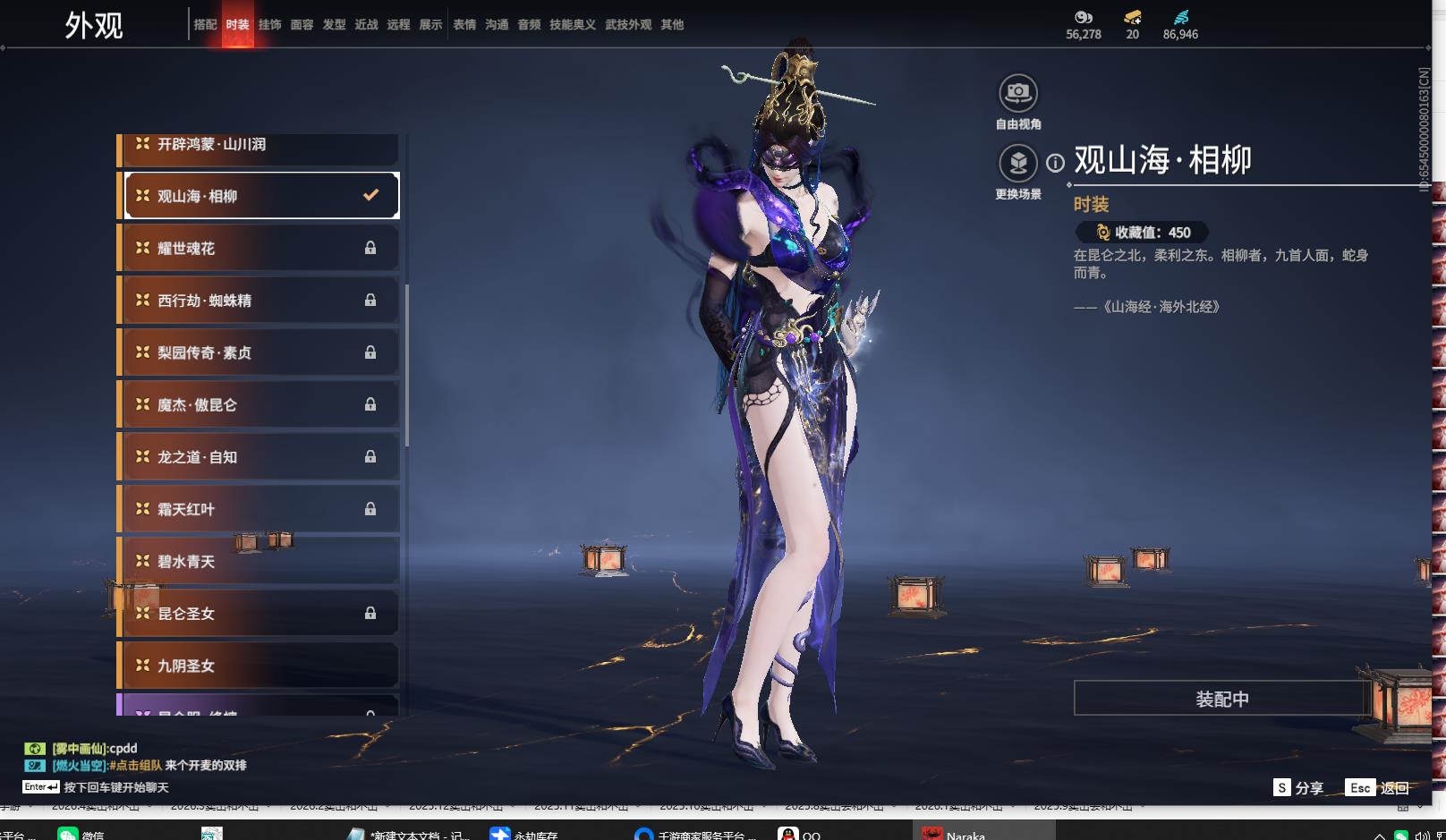Pick the 梨园传奇·素贞 outfit
Screen dimensions: 1446x840
coord(258,352)
